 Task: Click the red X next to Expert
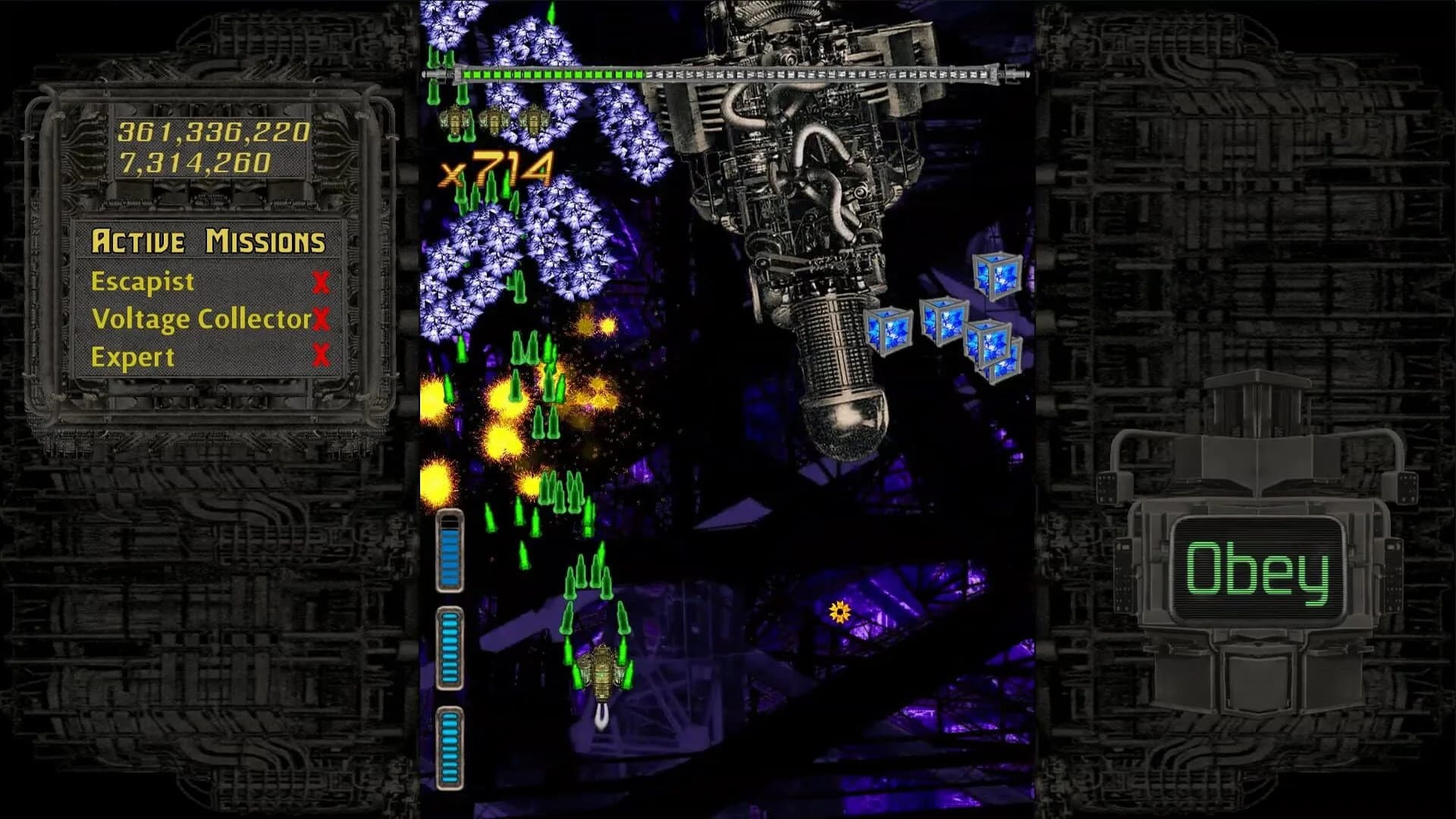click(322, 354)
